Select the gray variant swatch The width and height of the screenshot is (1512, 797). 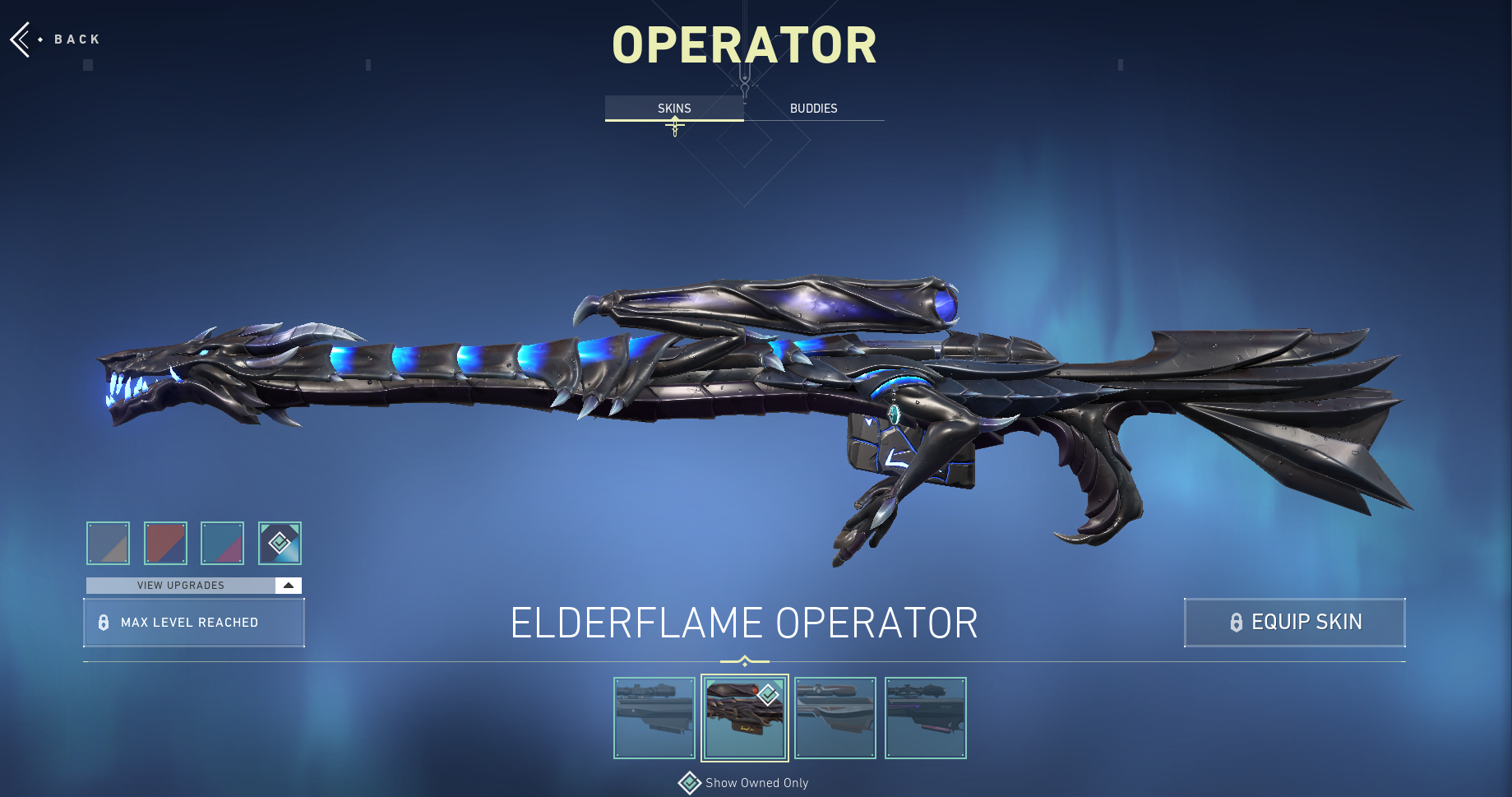(x=108, y=543)
